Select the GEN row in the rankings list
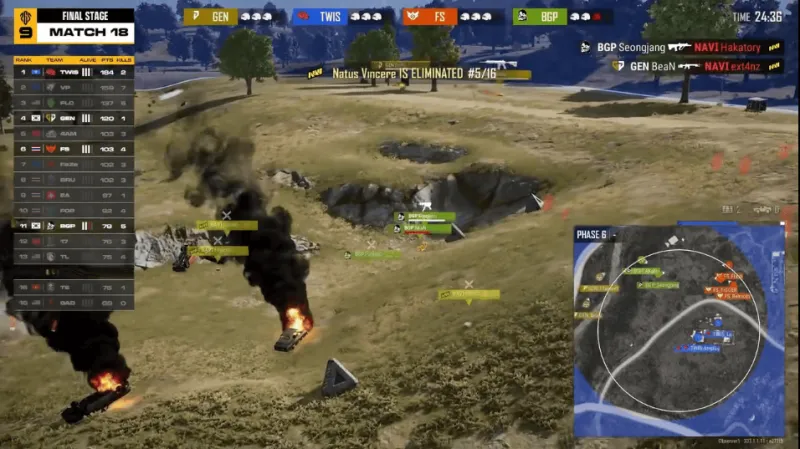Screen dimensions: 800x449 (73, 118)
